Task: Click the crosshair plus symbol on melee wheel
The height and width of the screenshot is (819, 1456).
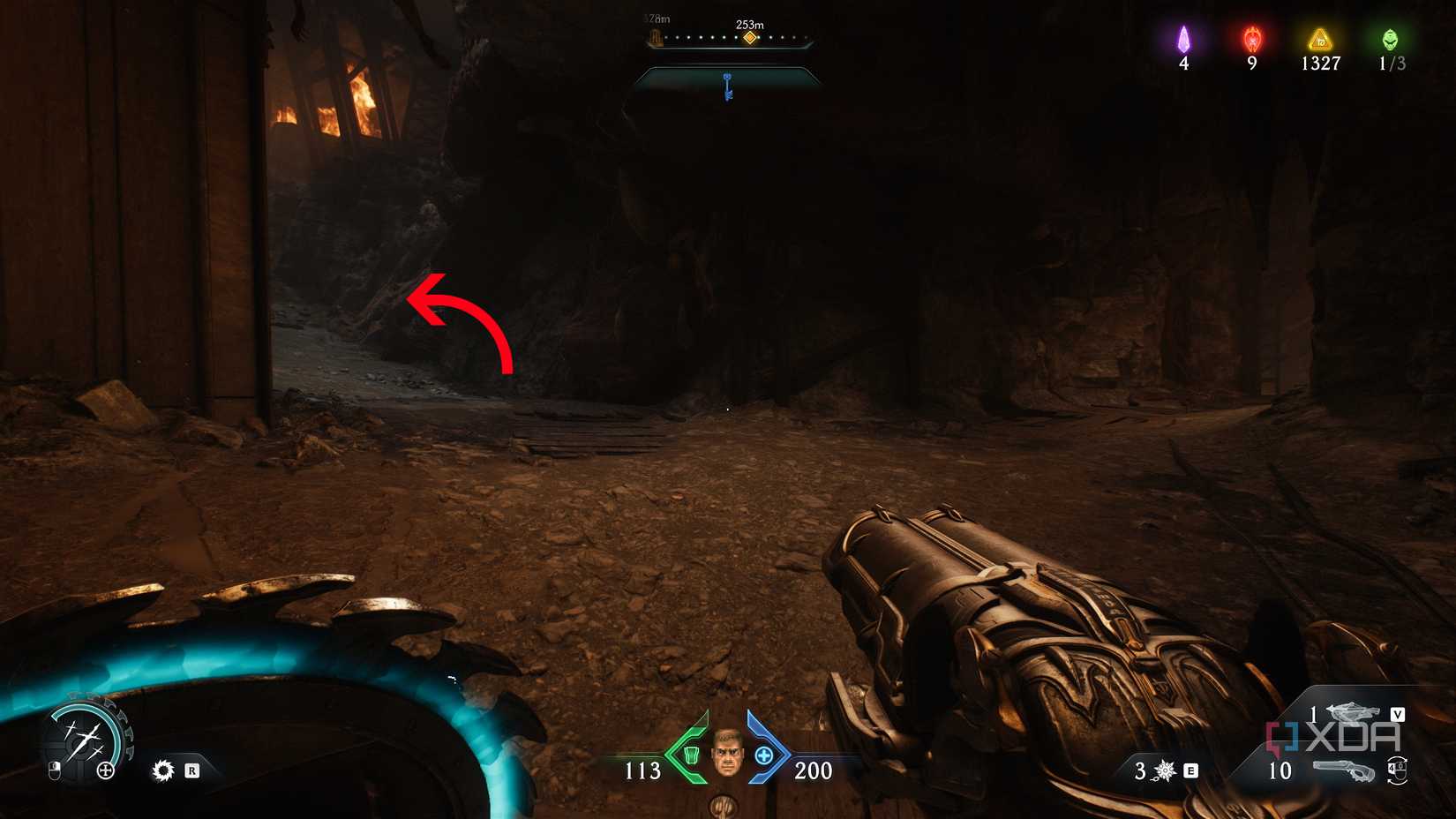Action: pyautogui.click(x=105, y=770)
